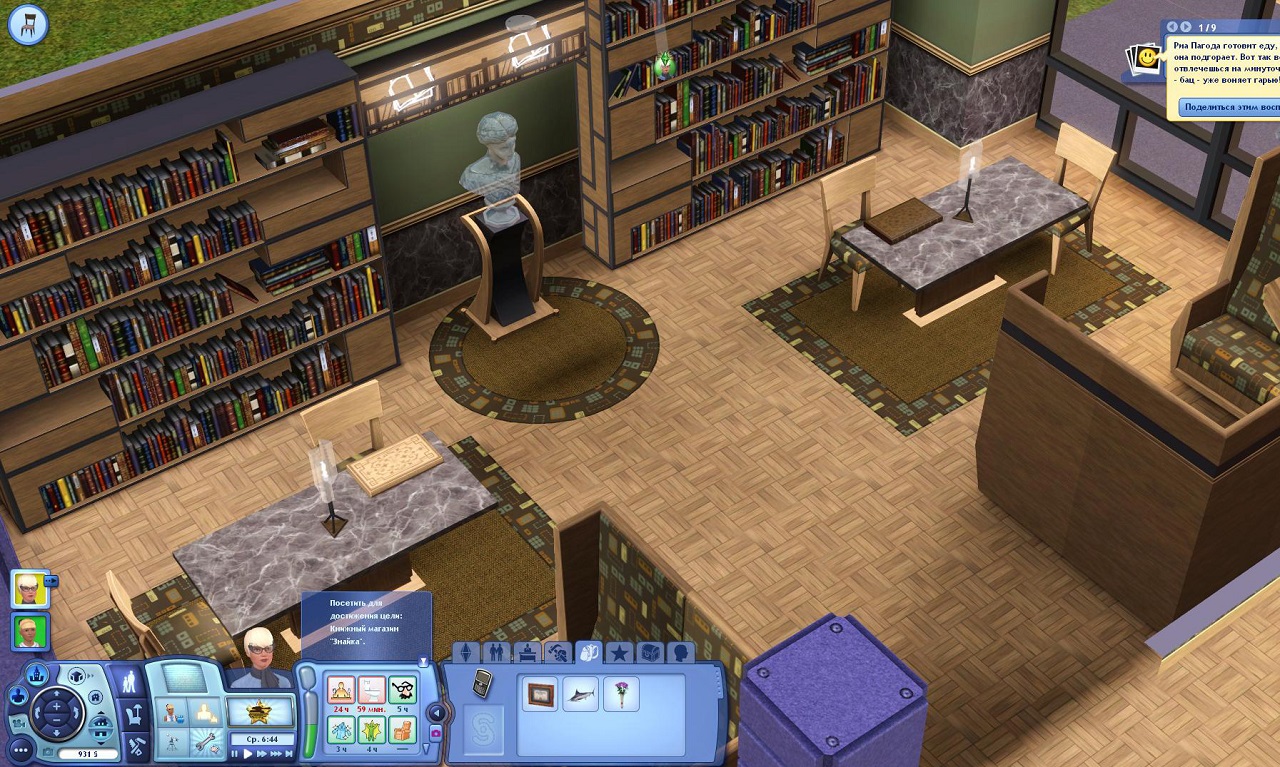
Task: Set game speed to ultra fast-forward
Action: coord(277,753)
